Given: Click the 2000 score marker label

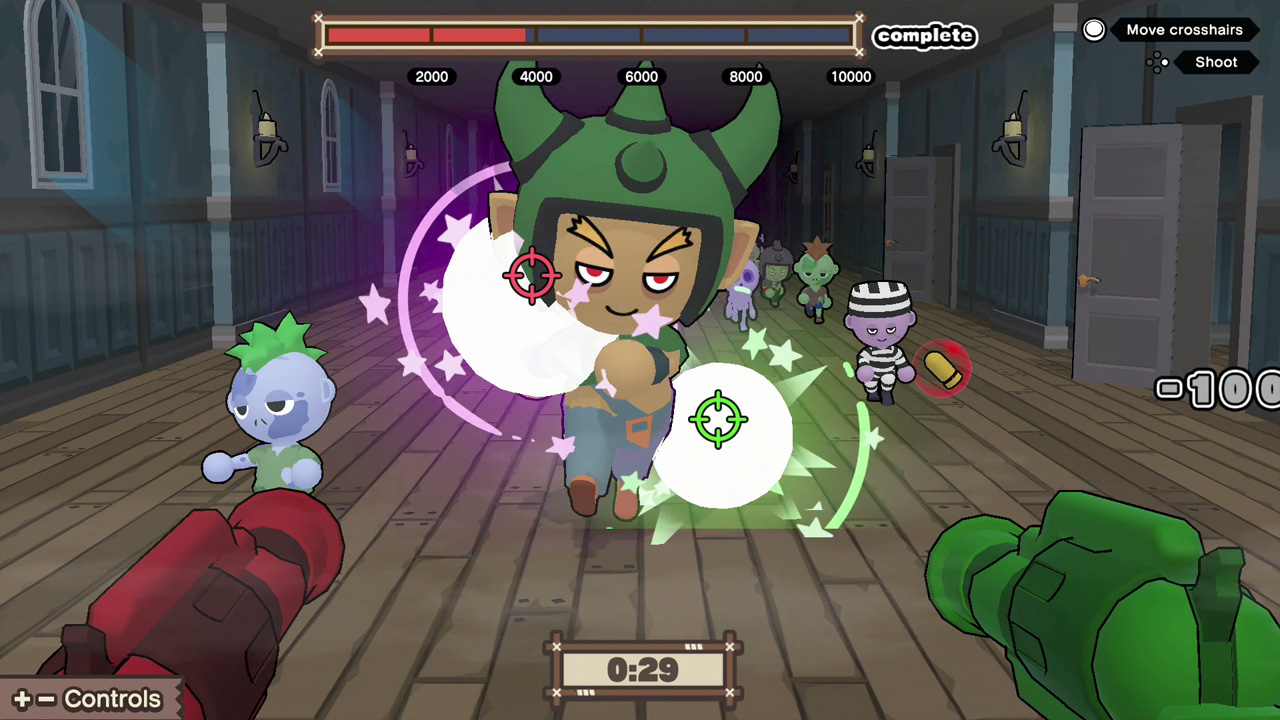Looking at the screenshot, I should 432,76.
